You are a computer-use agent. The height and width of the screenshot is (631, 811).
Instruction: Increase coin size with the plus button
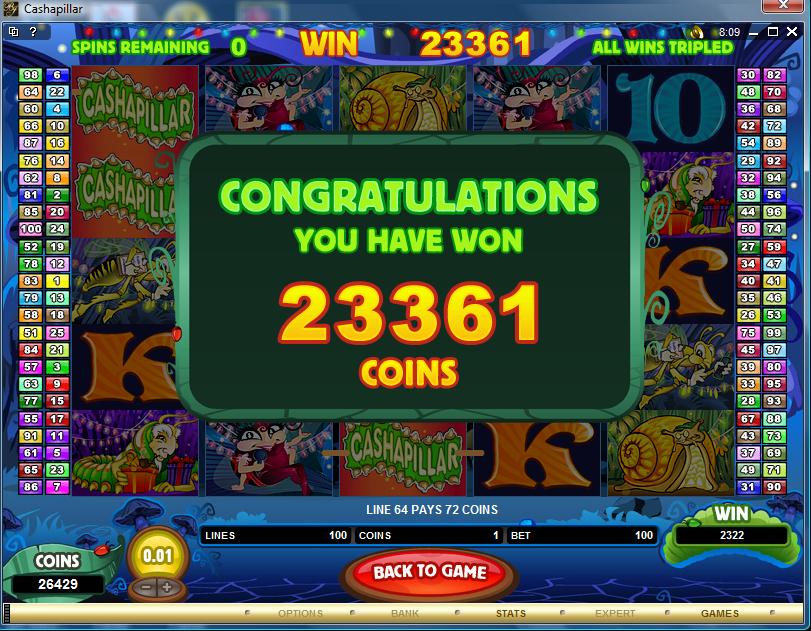[x=165, y=588]
